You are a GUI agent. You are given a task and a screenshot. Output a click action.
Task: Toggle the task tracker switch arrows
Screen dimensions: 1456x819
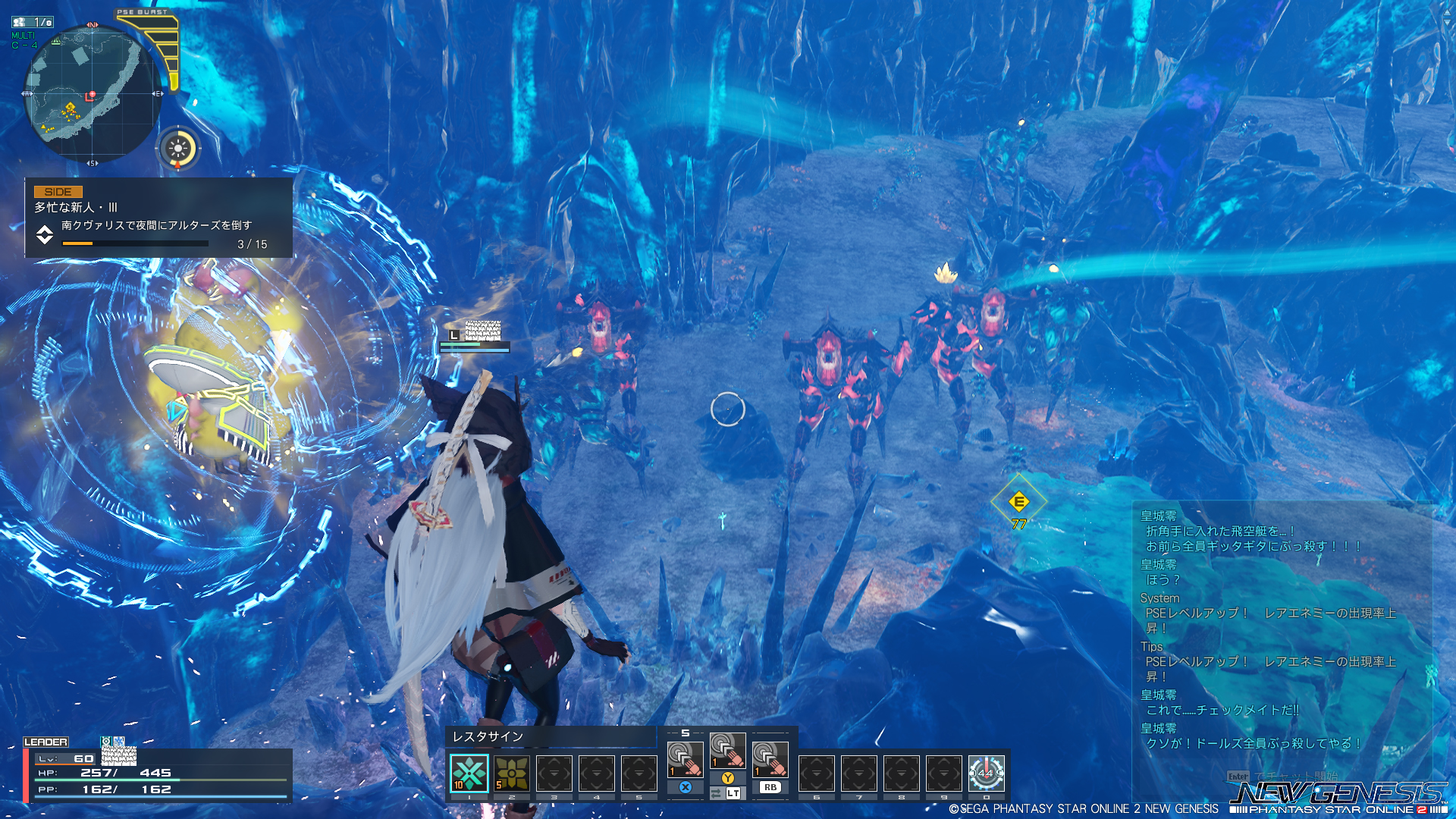click(45, 234)
